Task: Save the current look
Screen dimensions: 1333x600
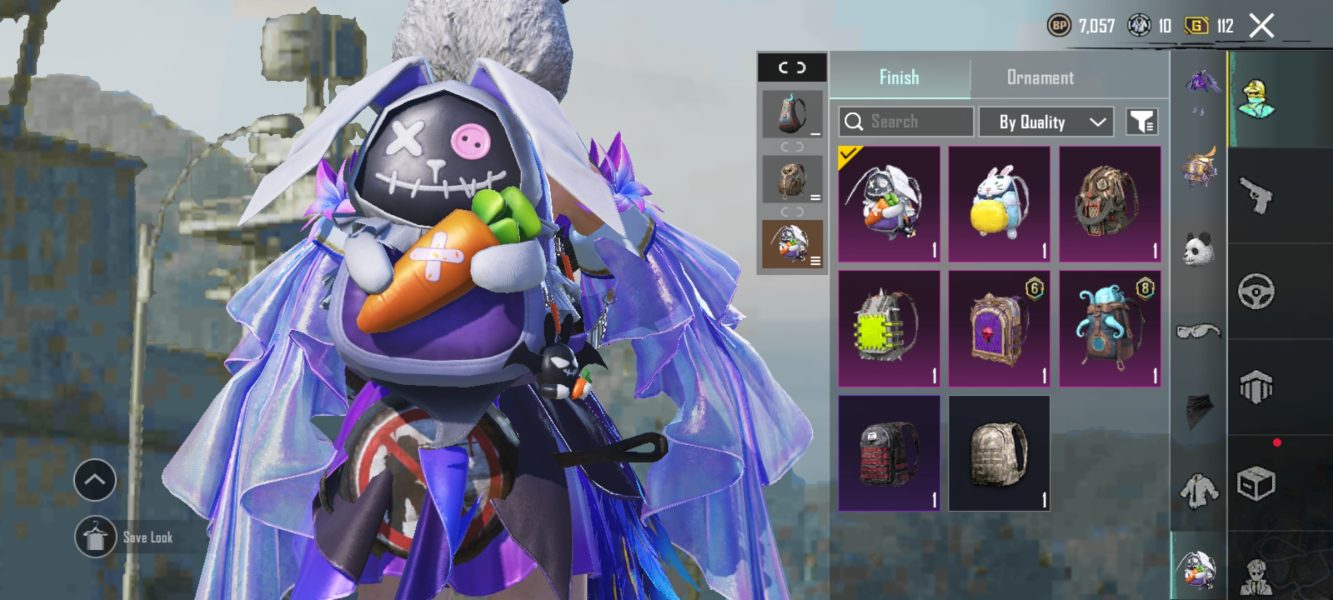Action: point(96,537)
